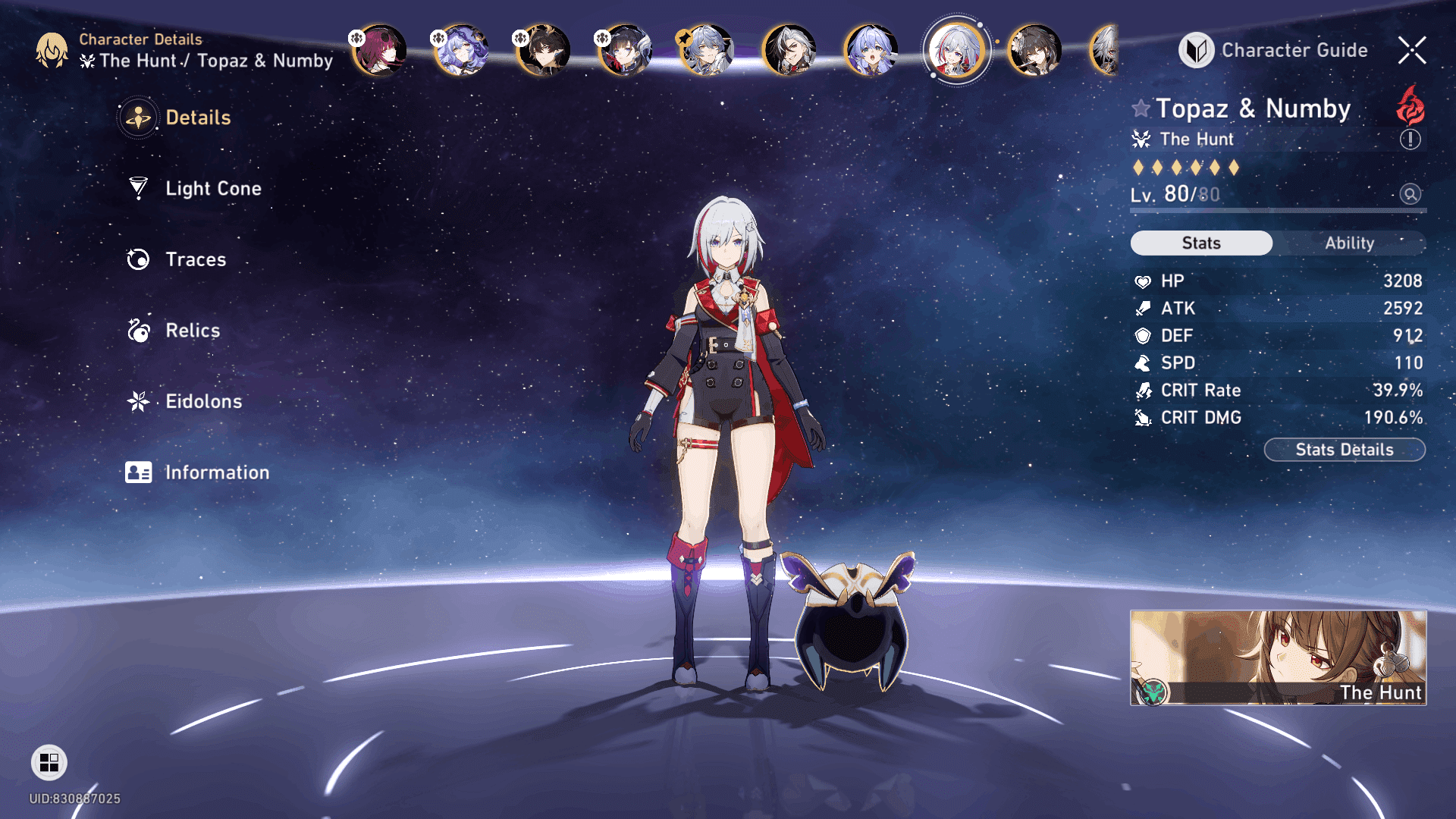Select the blue-haired character portrait
This screenshot has width=1456, height=819.
(x=871, y=51)
